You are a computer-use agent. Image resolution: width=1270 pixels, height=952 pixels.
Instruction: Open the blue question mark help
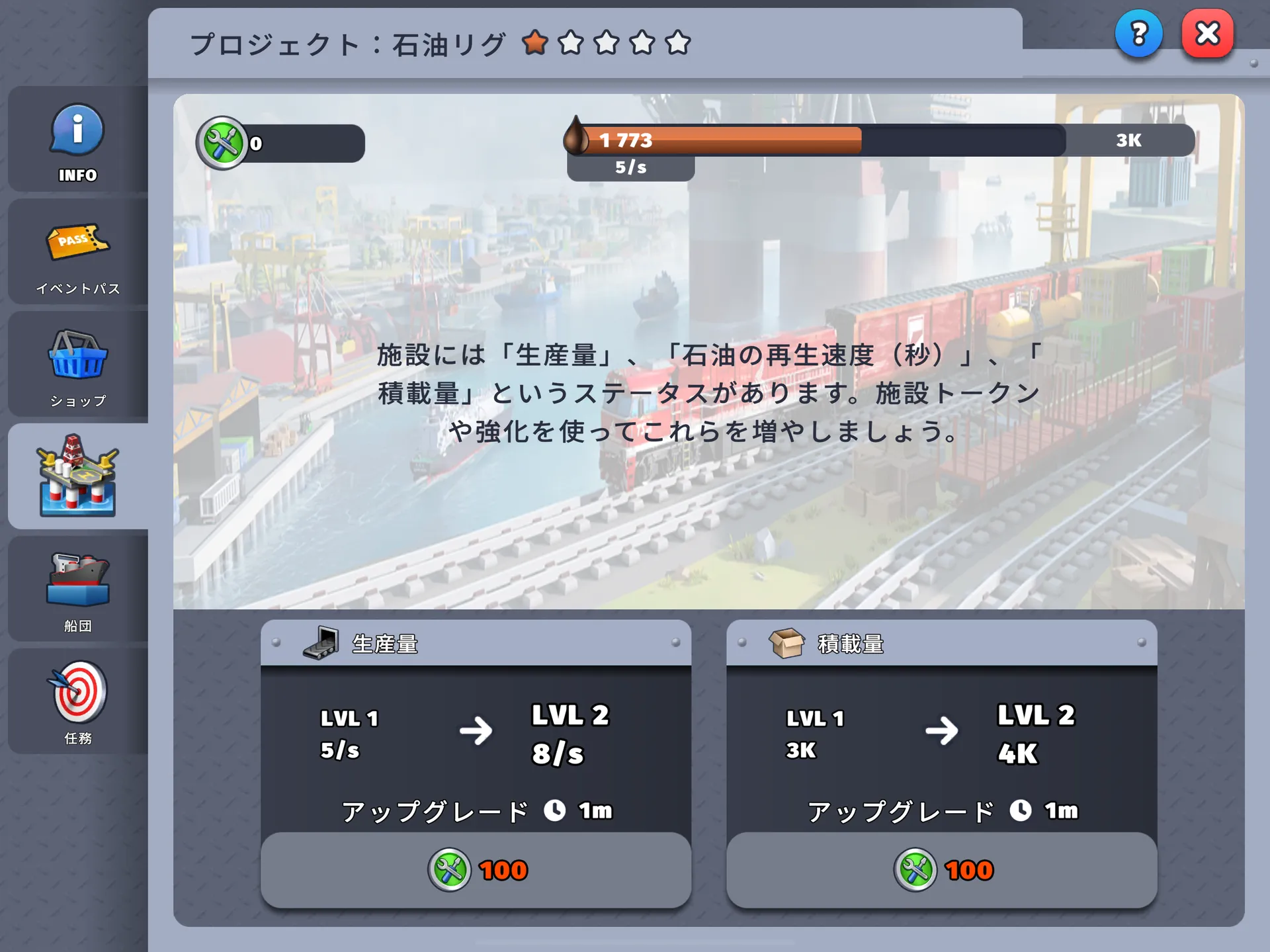(x=1138, y=33)
